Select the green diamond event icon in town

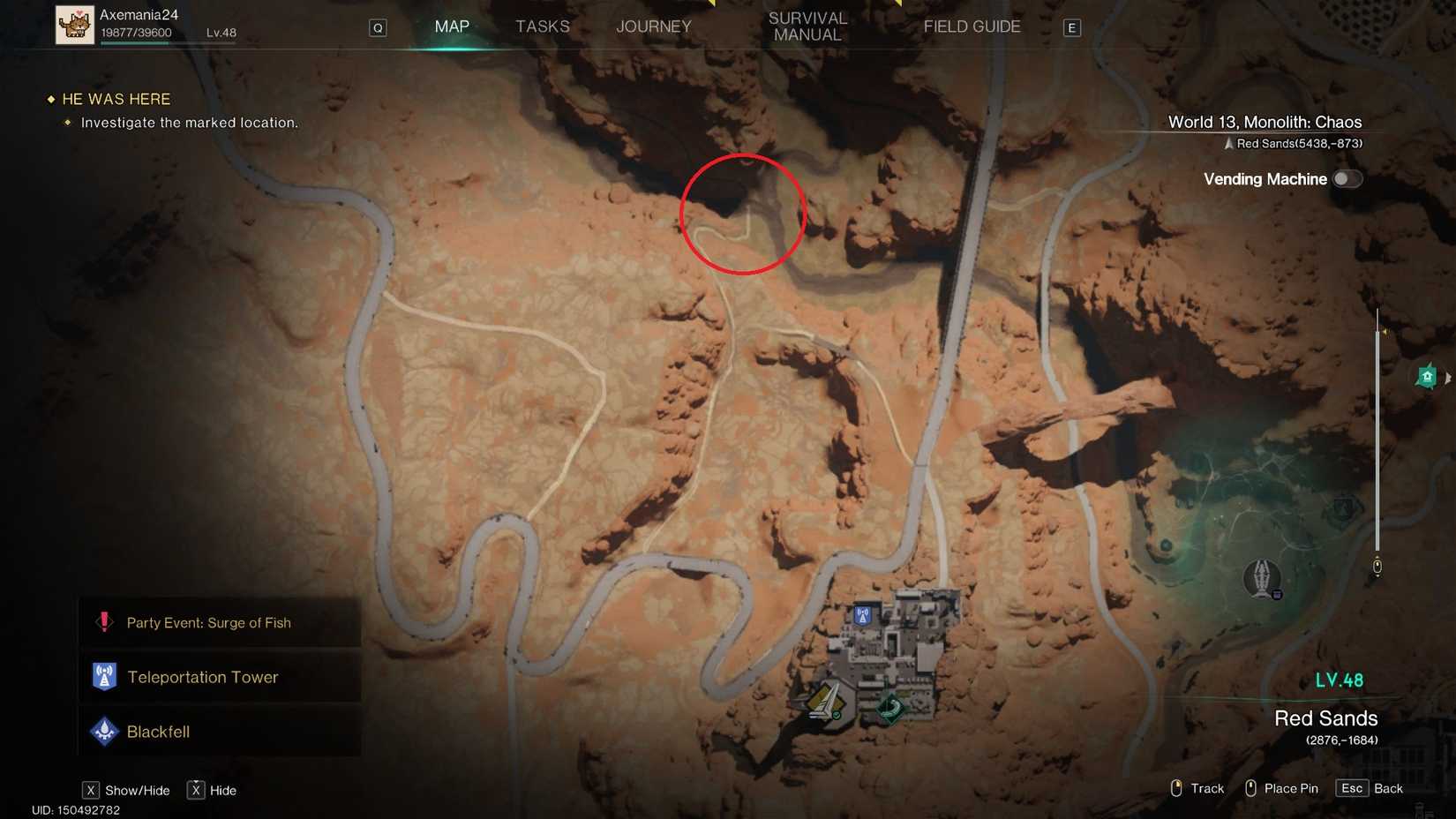coord(889,706)
